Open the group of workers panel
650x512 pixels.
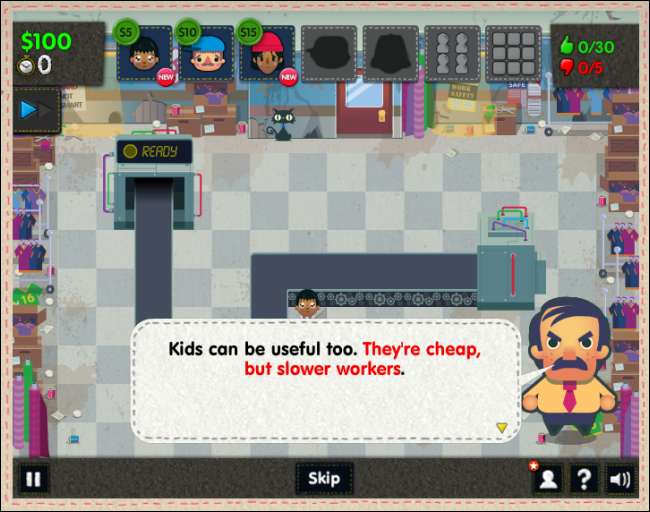[451, 54]
